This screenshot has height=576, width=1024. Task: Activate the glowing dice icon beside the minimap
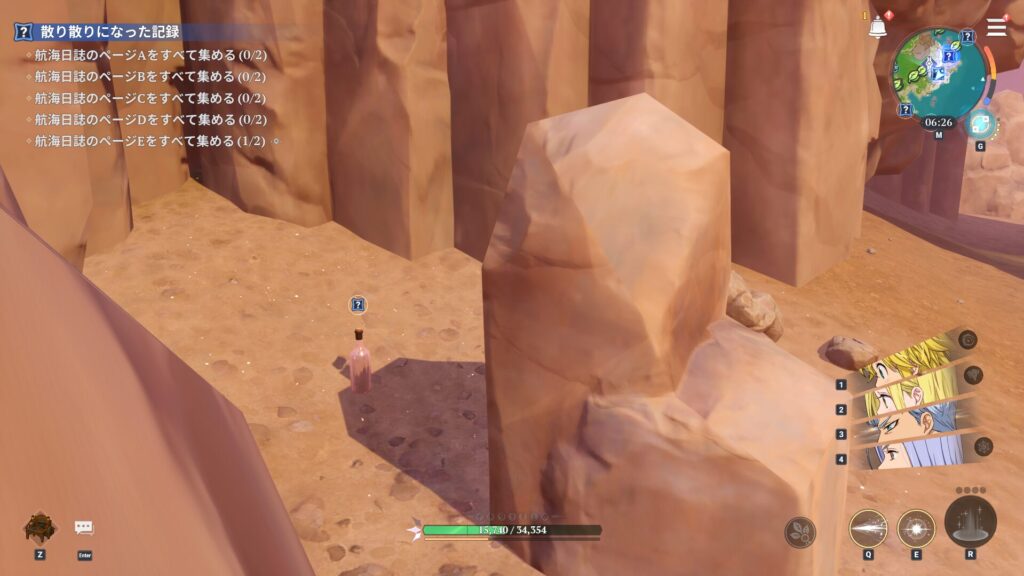tap(980, 124)
